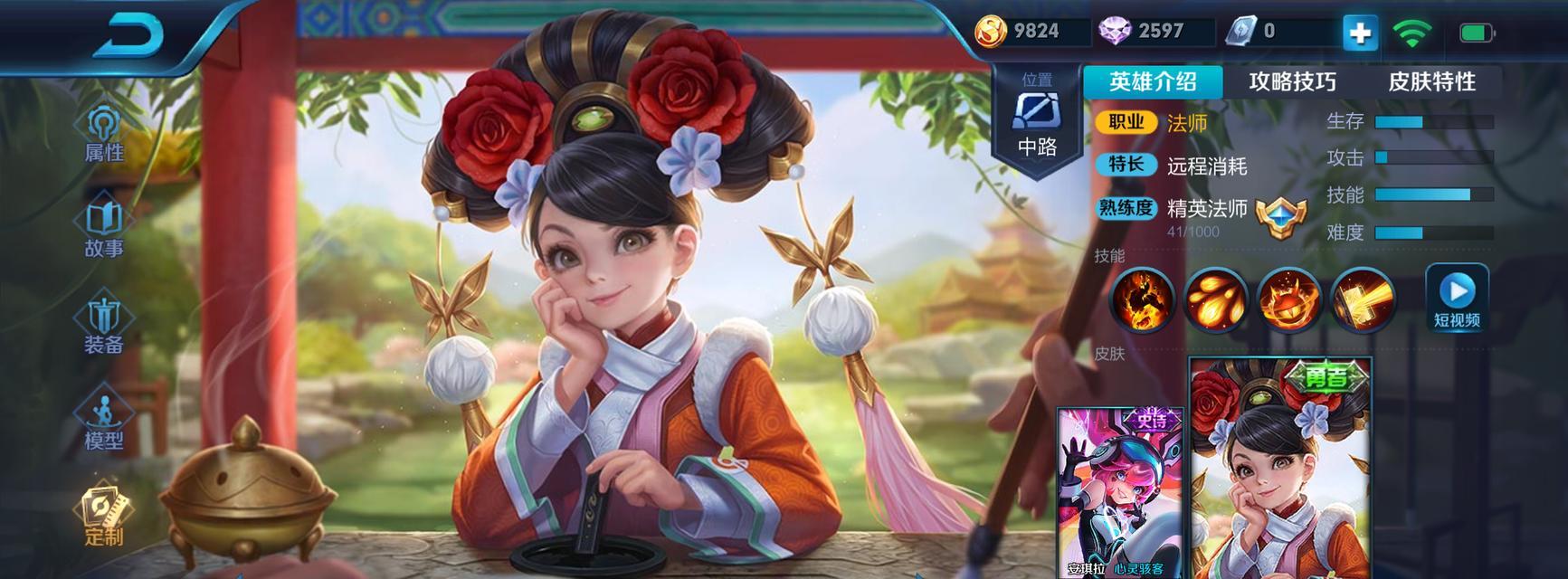
Task: Select the swirling fire orb skill icon
Action: (x=1289, y=299)
